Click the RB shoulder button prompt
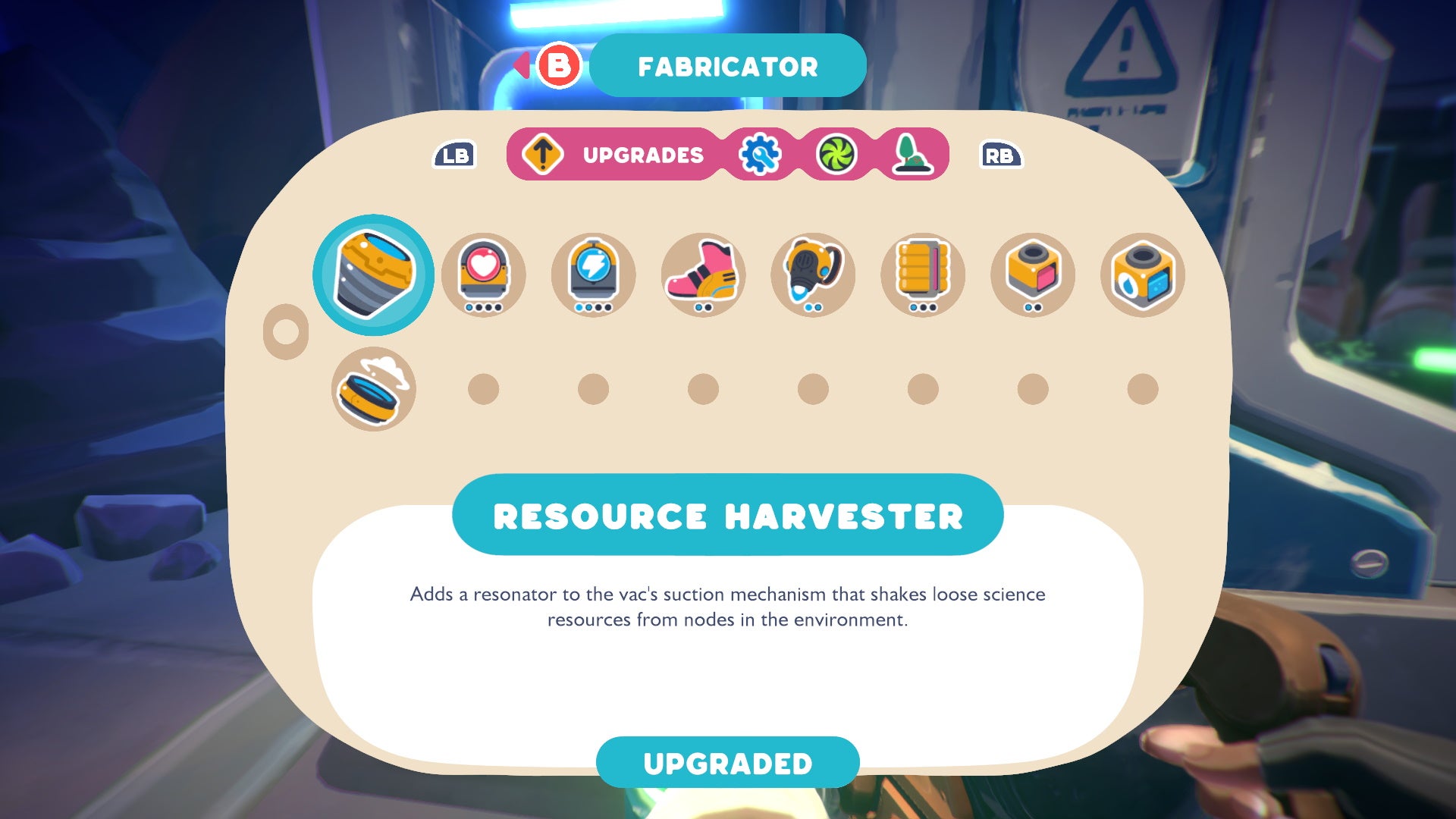The image size is (1456, 819). coord(1000,155)
